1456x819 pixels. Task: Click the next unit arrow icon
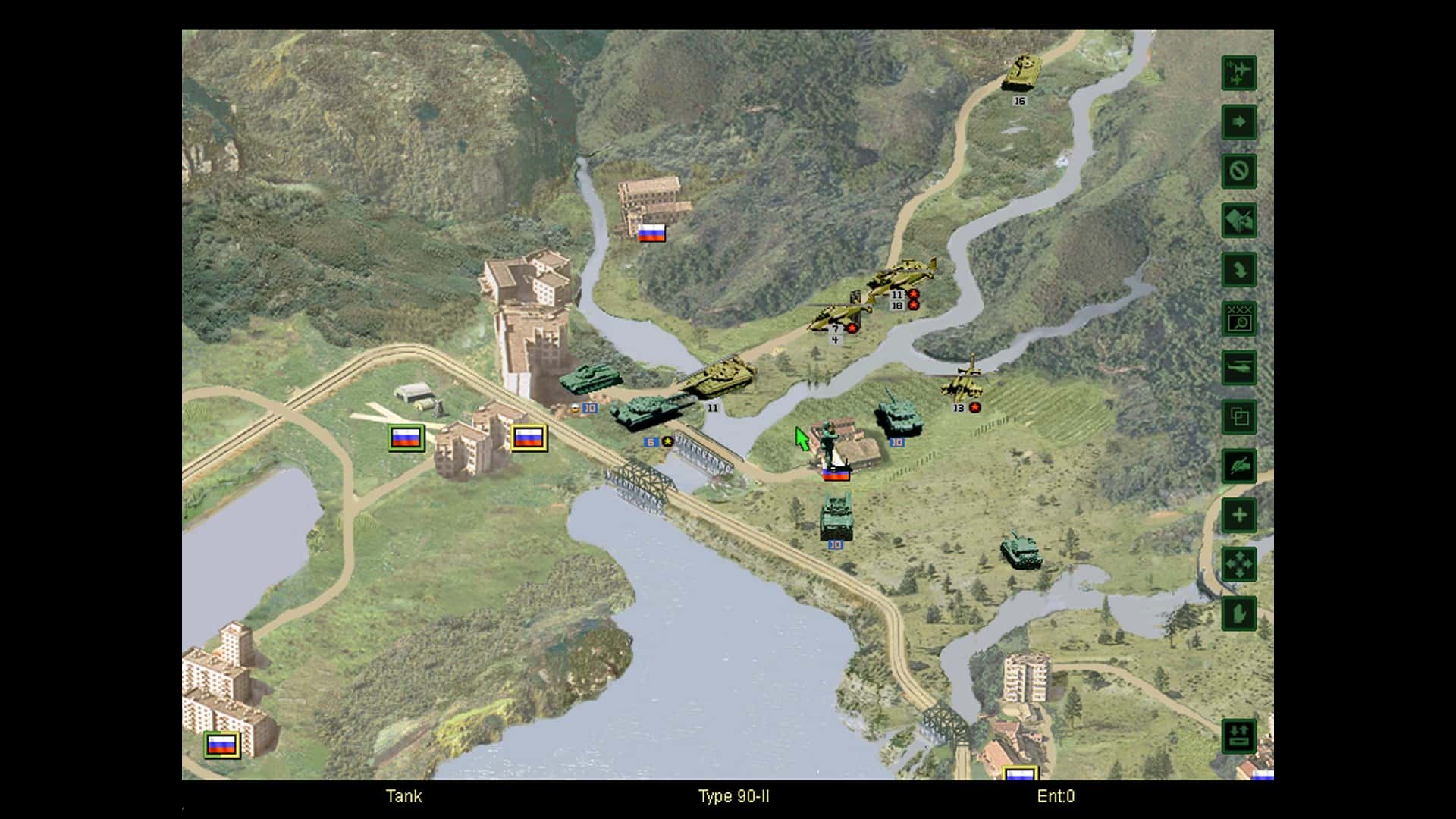click(1238, 122)
